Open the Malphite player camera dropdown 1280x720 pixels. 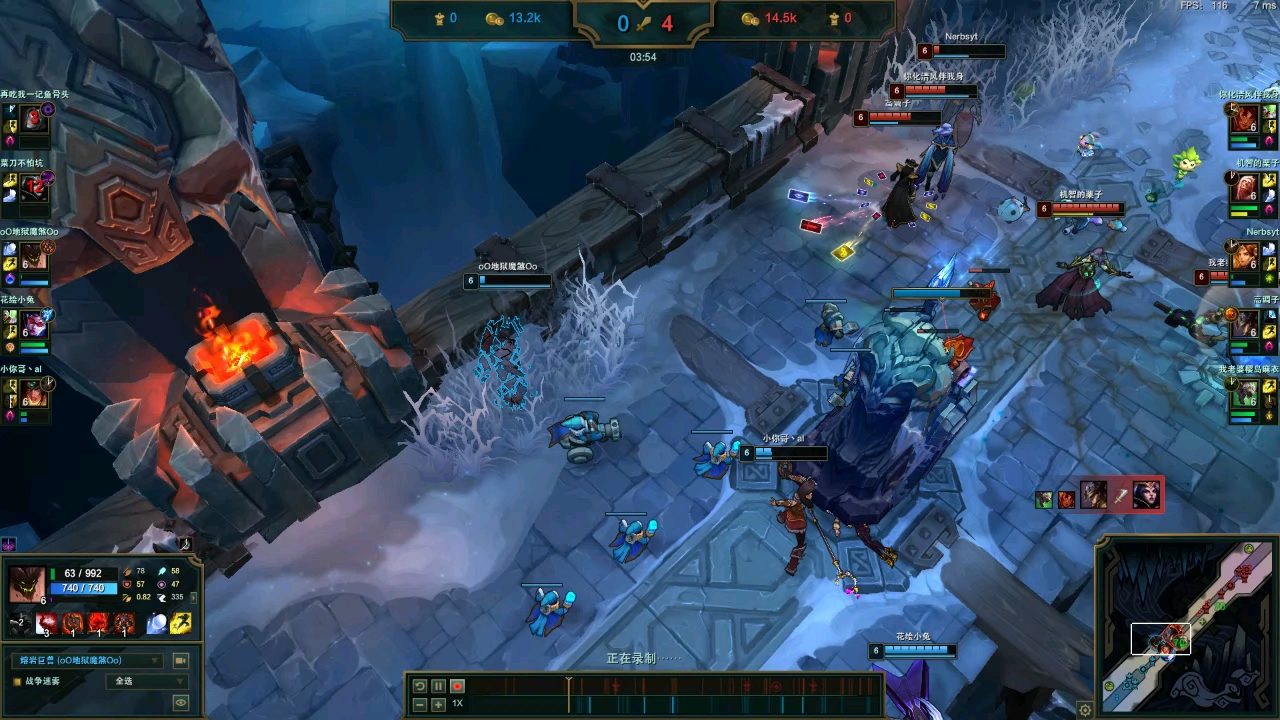pos(88,660)
